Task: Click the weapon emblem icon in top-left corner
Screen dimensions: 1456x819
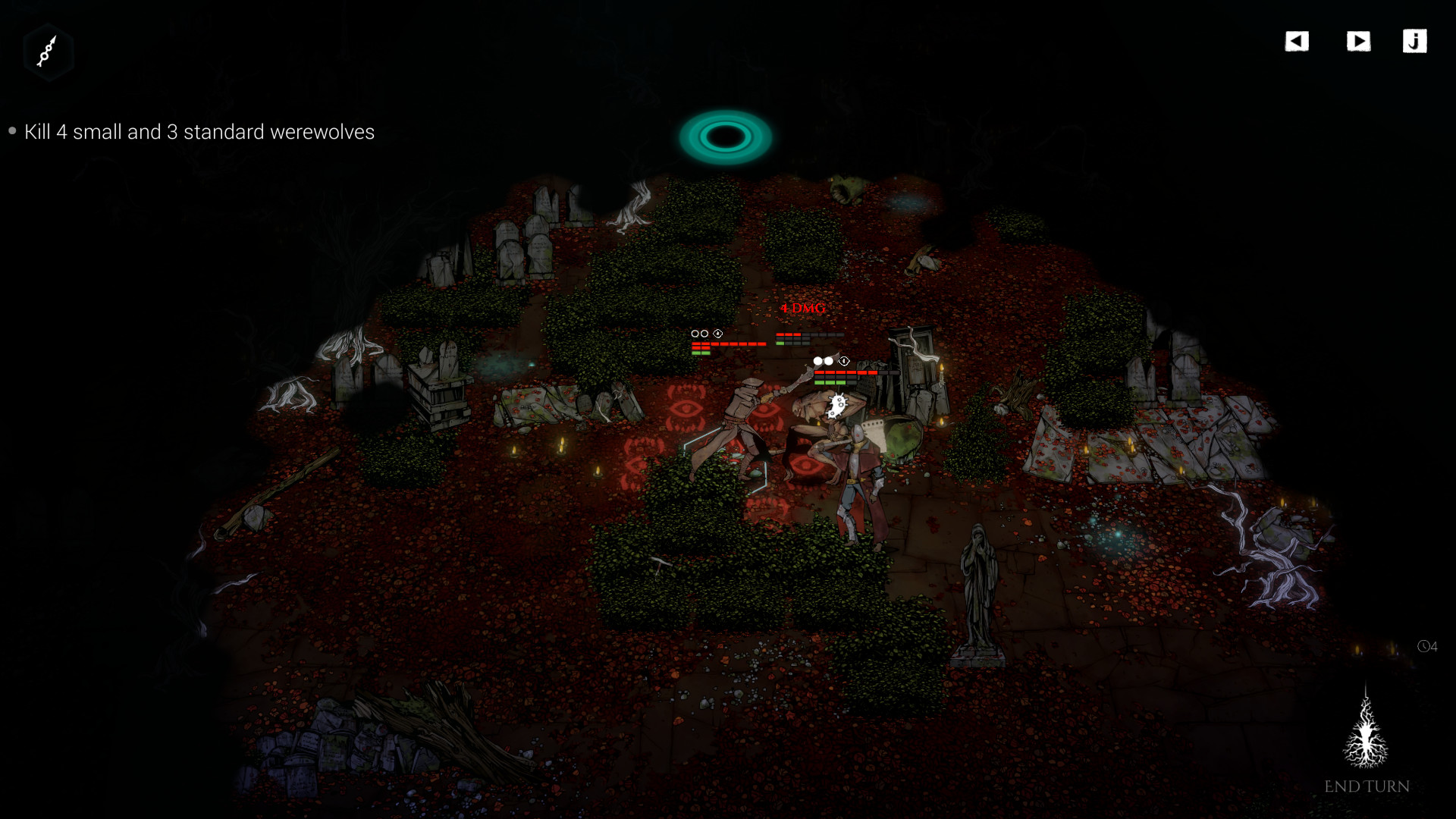Action: (x=48, y=52)
